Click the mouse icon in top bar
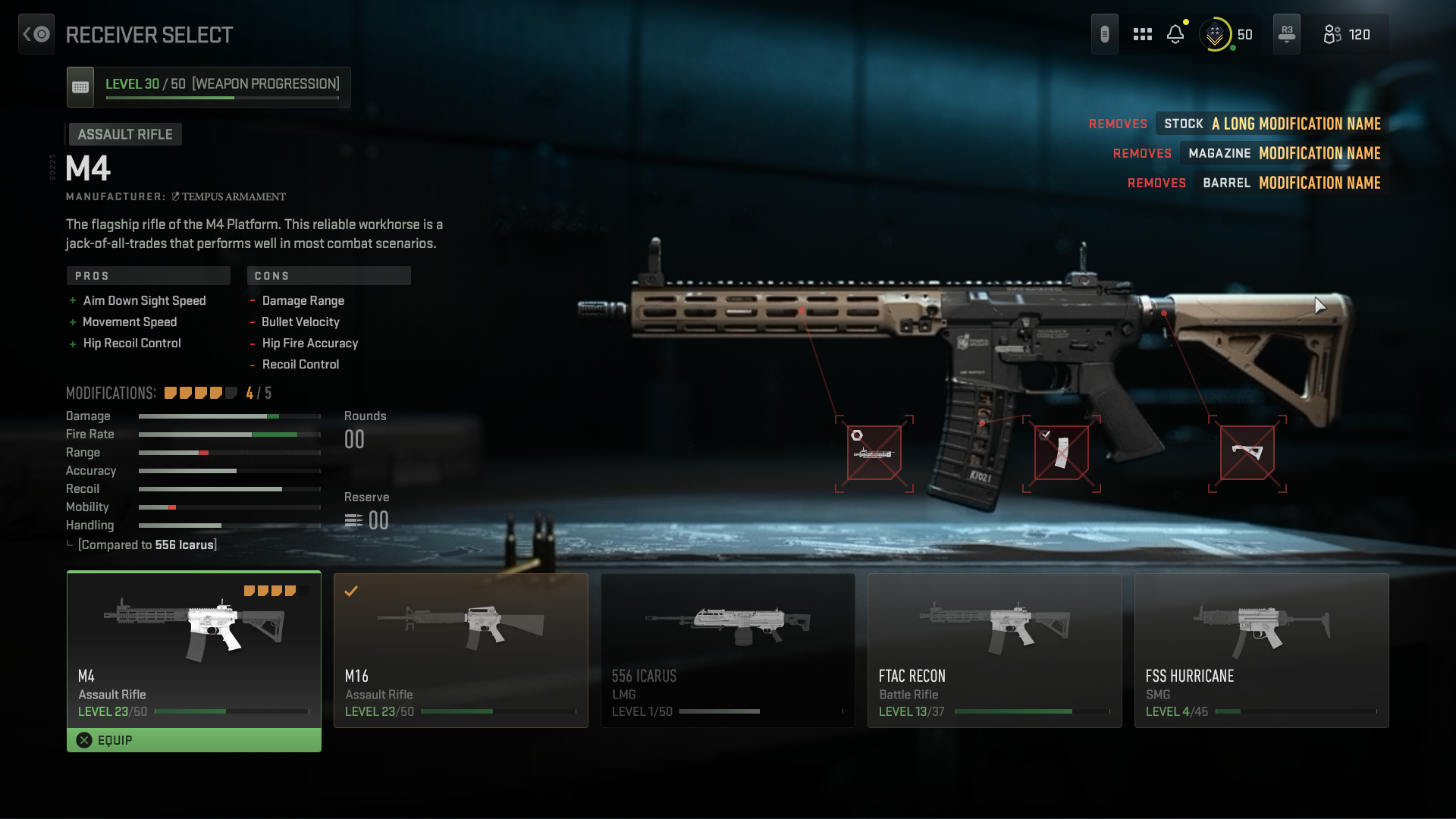Viewport: 1456px width, 819px height. coord(1104,34)
